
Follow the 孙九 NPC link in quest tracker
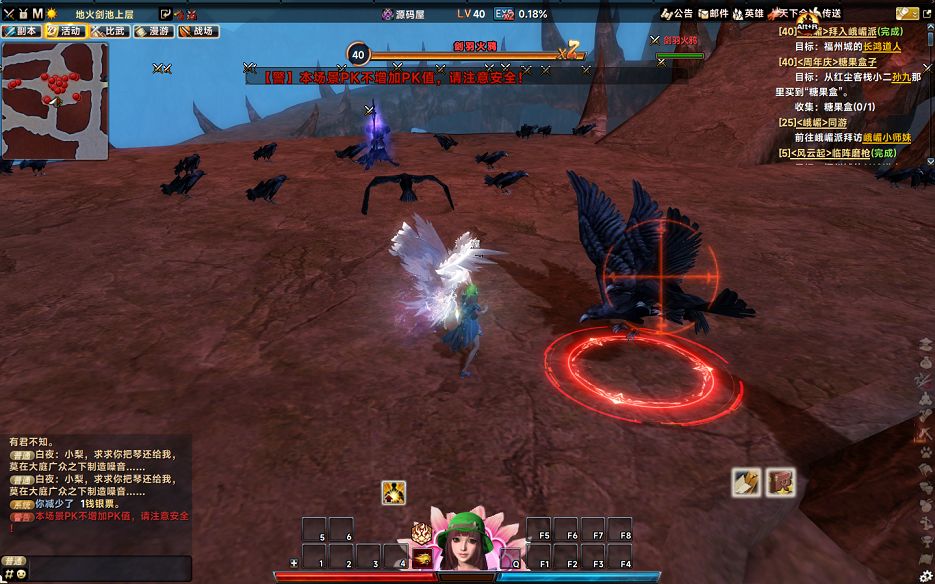tap(901, 77)
